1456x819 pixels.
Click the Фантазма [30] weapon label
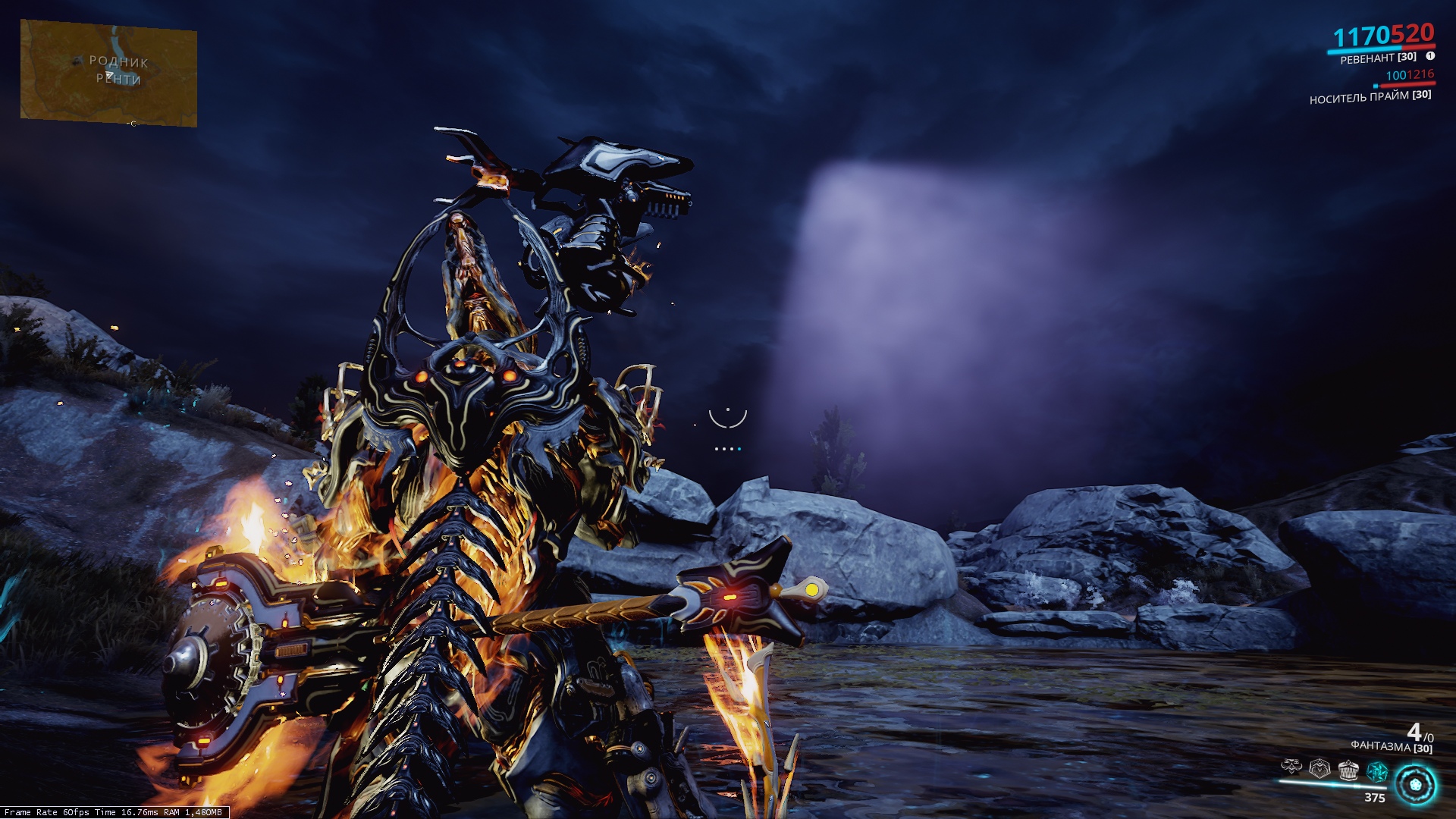coord(1392,748)
